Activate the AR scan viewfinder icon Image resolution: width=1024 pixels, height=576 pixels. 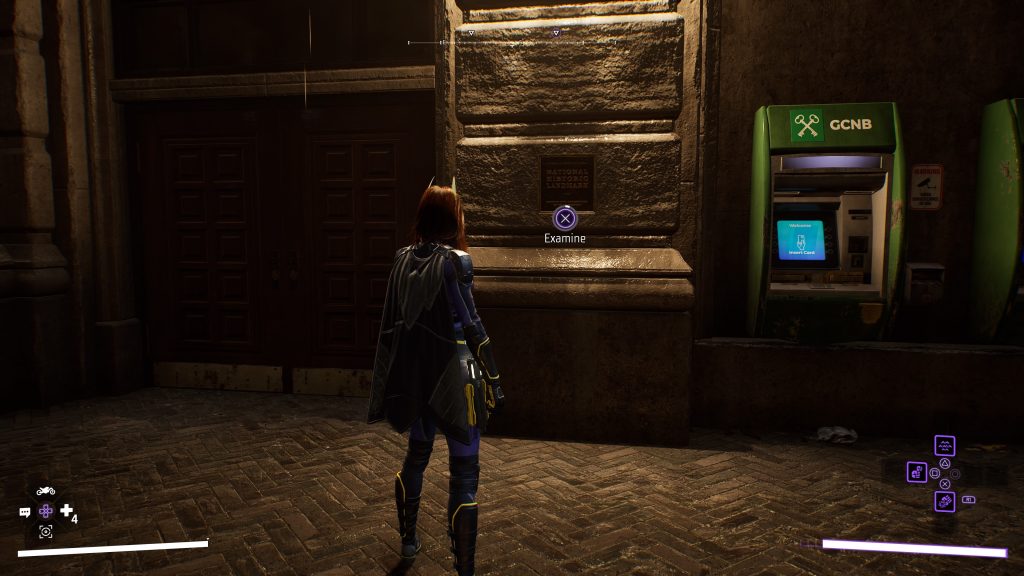coord(45,531)
